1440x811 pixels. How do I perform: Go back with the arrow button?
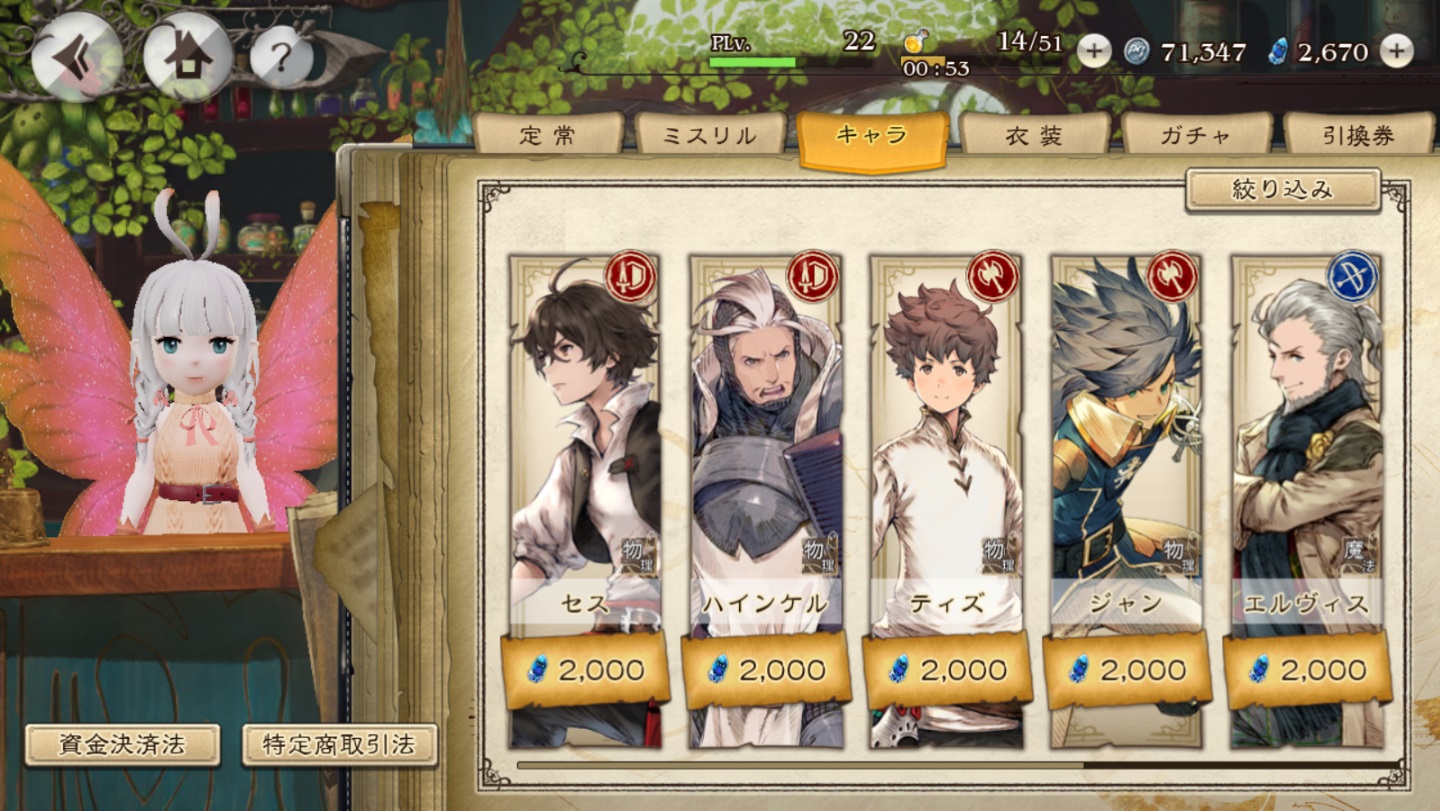pos(76,57)
